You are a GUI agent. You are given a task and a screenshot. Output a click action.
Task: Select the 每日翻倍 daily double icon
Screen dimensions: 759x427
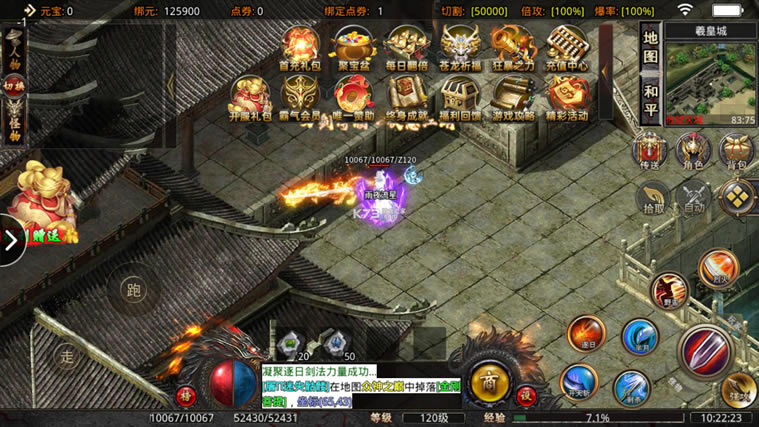(406, 47)
